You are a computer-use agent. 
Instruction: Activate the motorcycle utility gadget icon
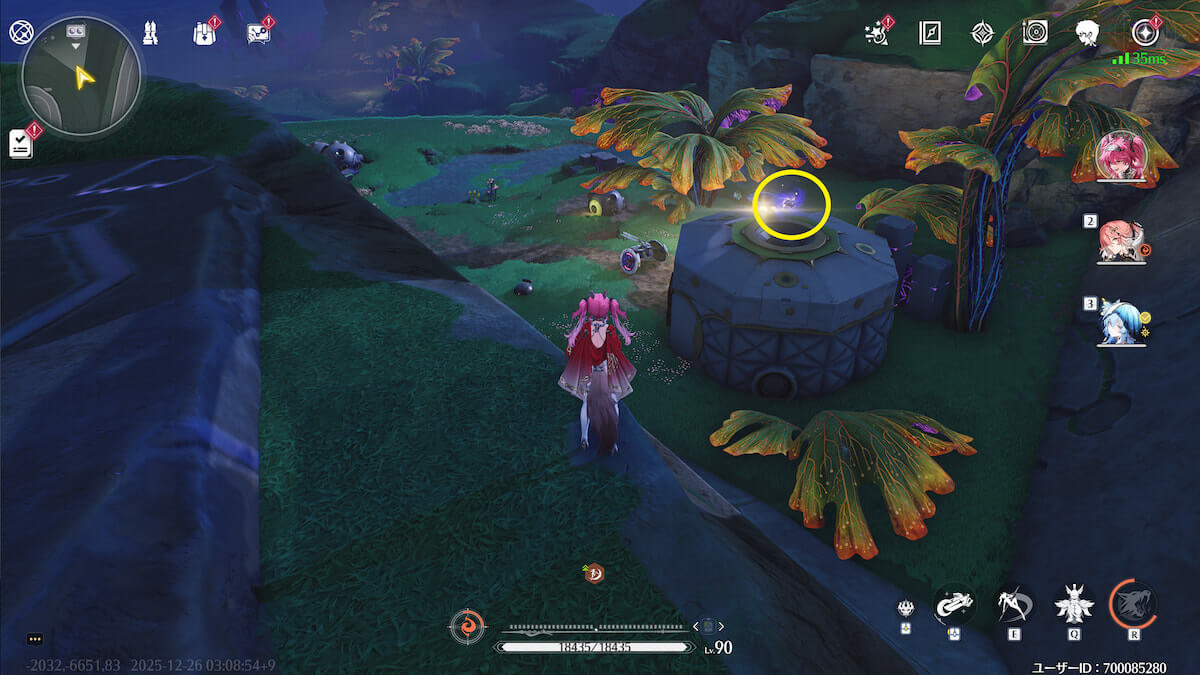pos(954,603)
